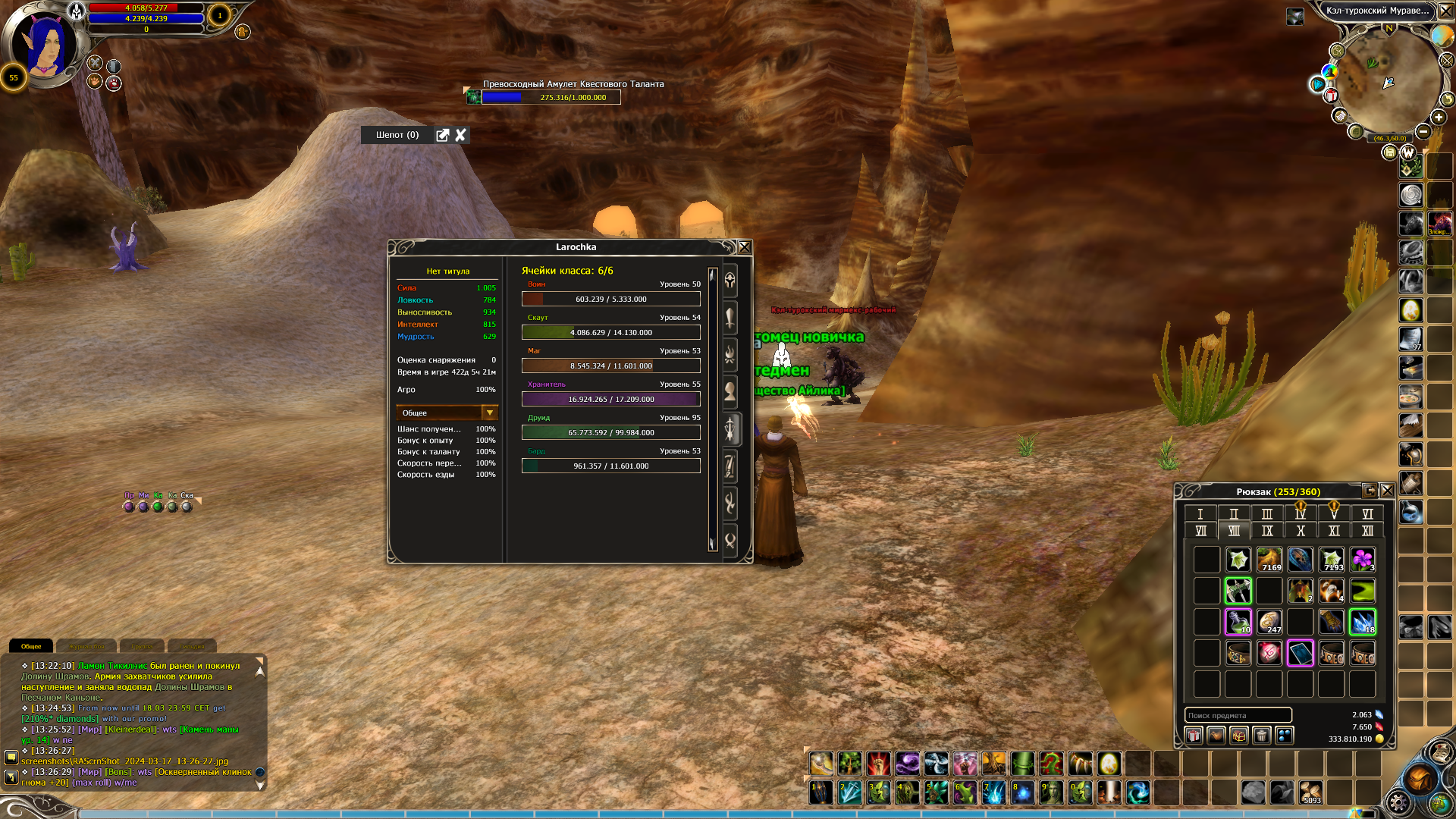Viewport: 1456px width, 819px height.
Task: Pick the blue crystal stack of 18
Action: 1363,623
